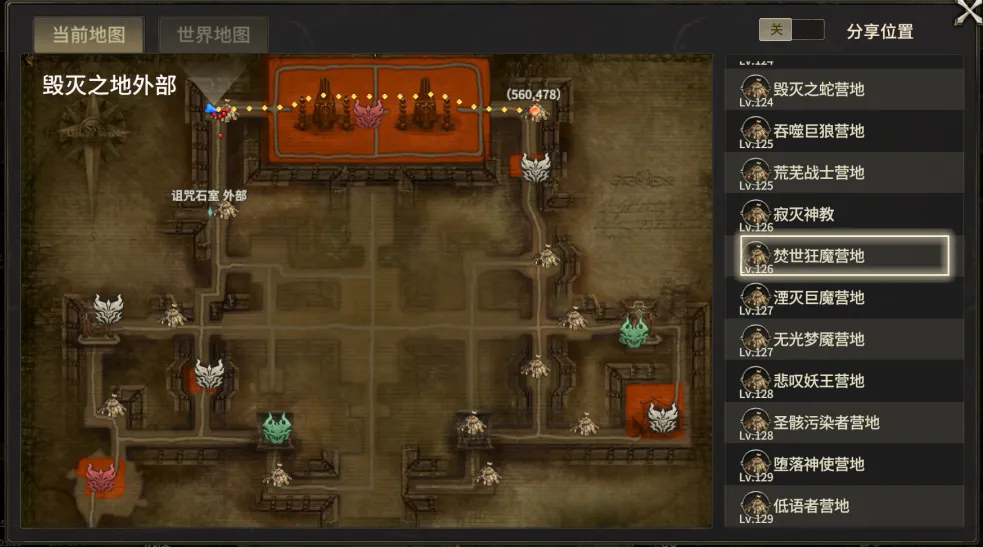Viewport: 983px width, 547px height.
Task: Toggle the 关 switch
Action: [x=791, y=30]
